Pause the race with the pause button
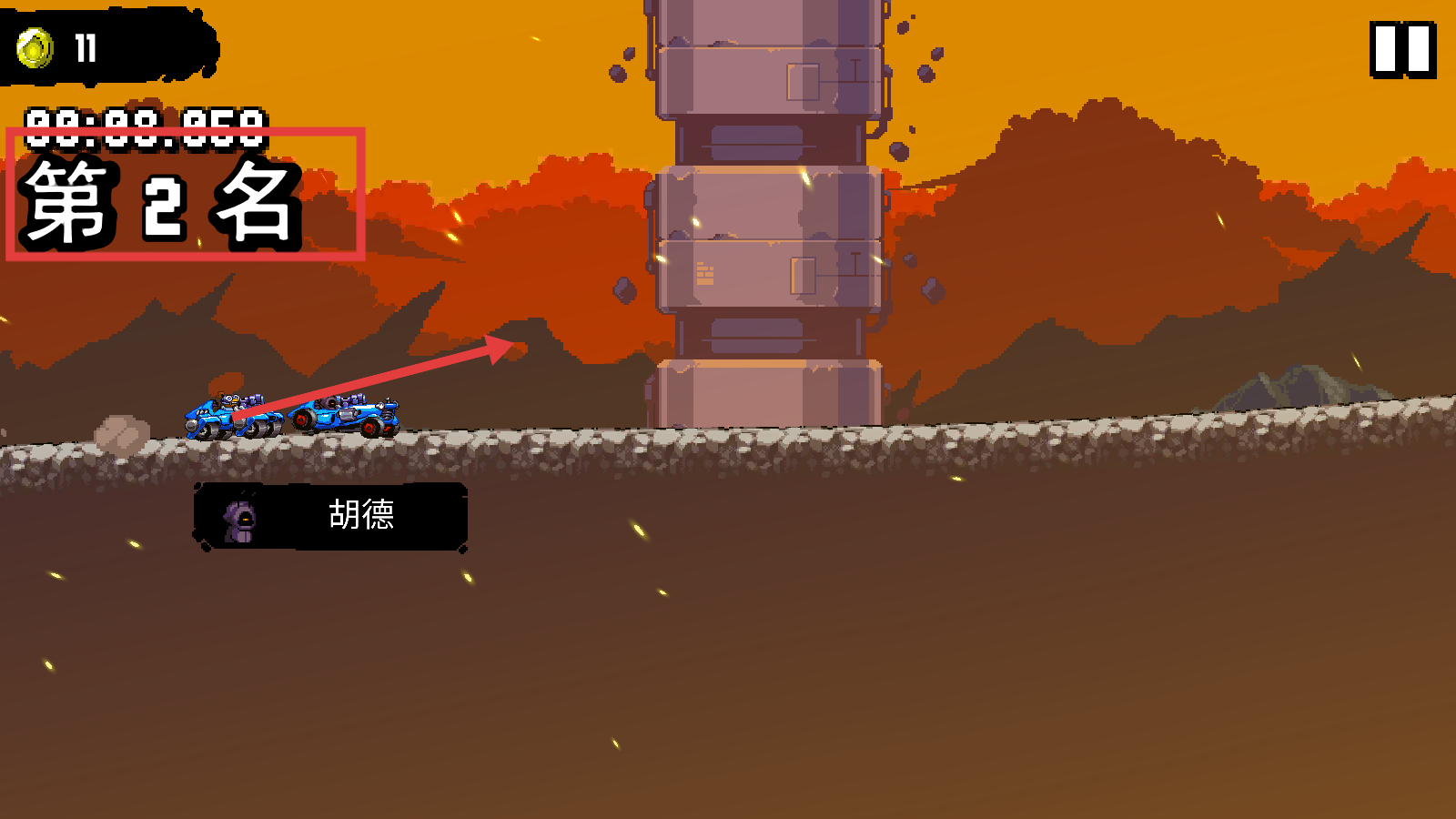 click(1402, 49)
